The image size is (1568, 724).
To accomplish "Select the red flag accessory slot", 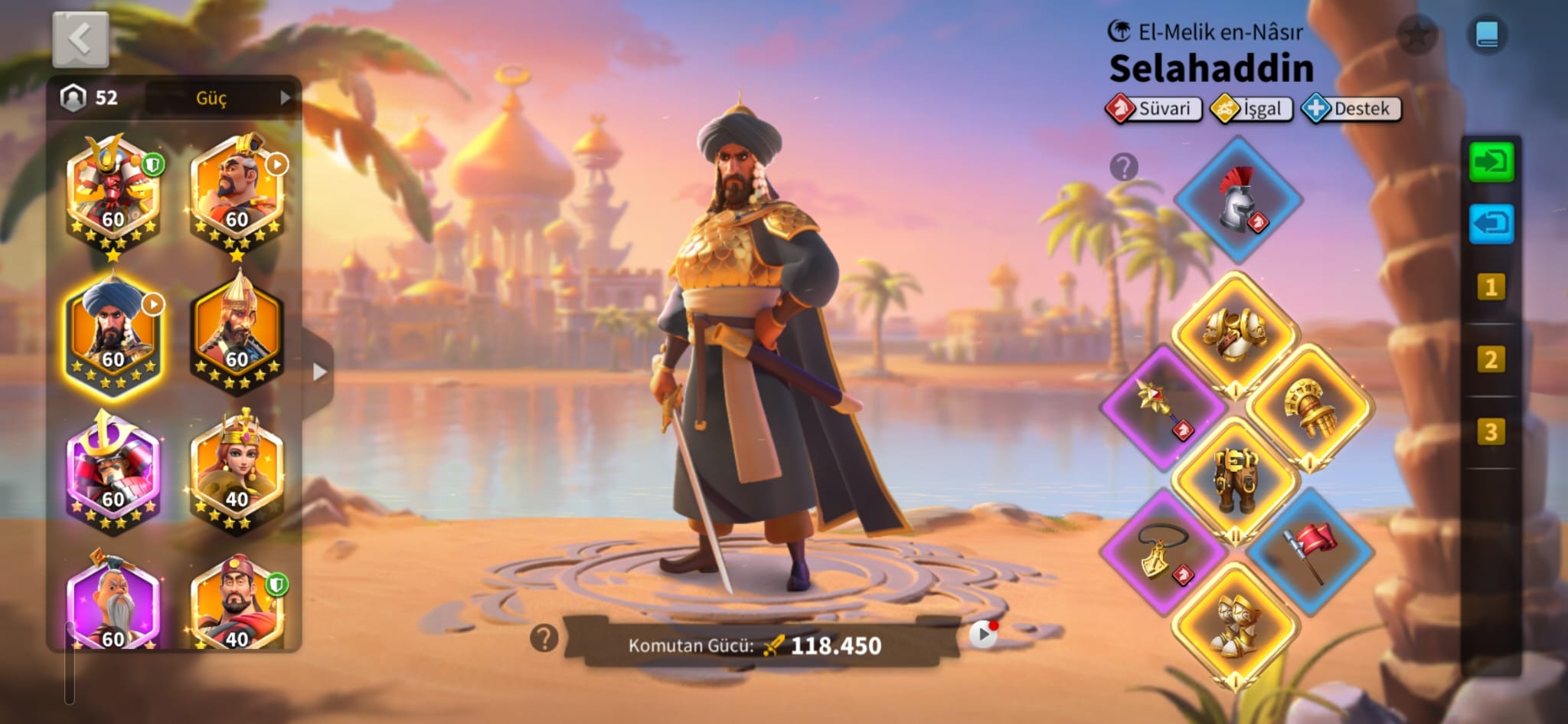I will [1309, 550].
